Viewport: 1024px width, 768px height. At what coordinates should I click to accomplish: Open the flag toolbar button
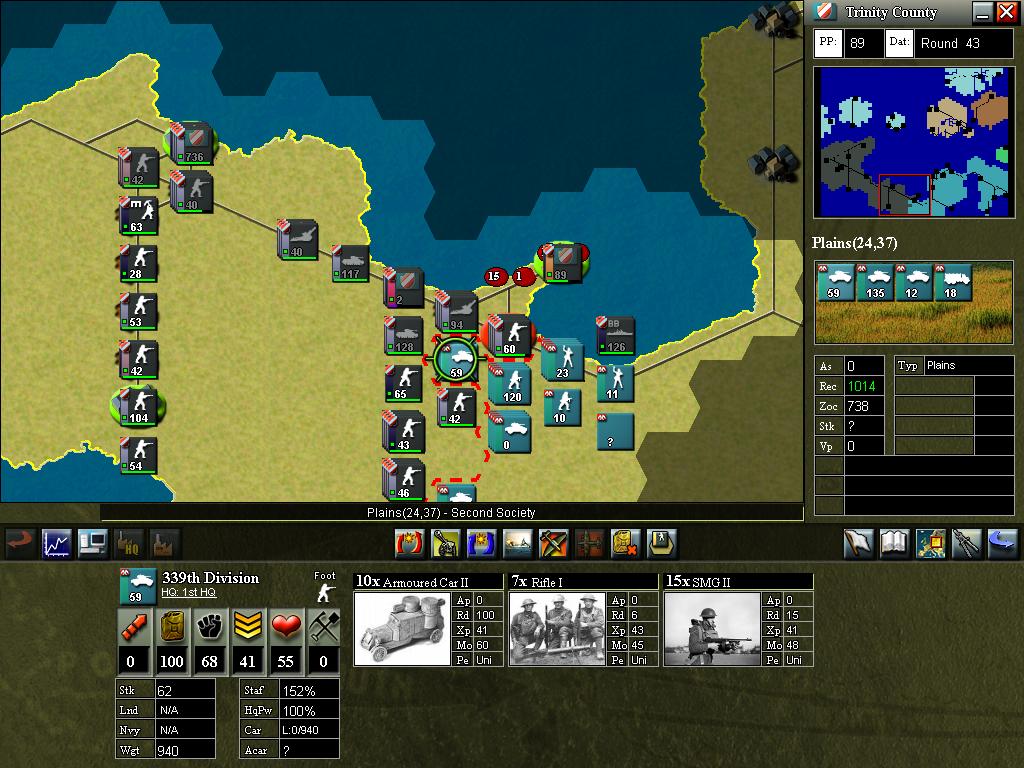pyautogui.click(x=857, y=543)
